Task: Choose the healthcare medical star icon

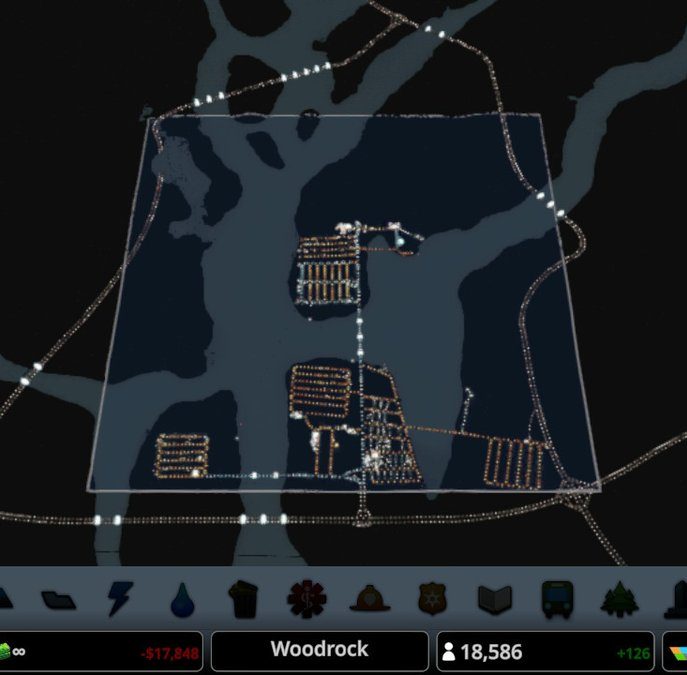Action: tap(305, 598)
